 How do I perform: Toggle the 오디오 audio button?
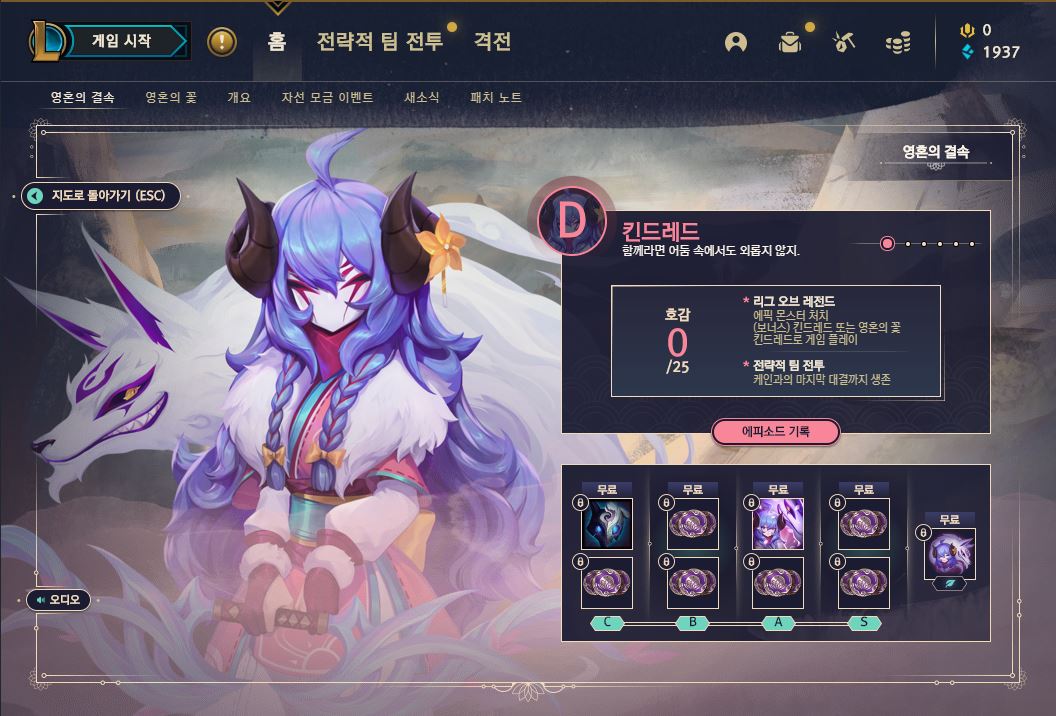[x=59, y=600]
